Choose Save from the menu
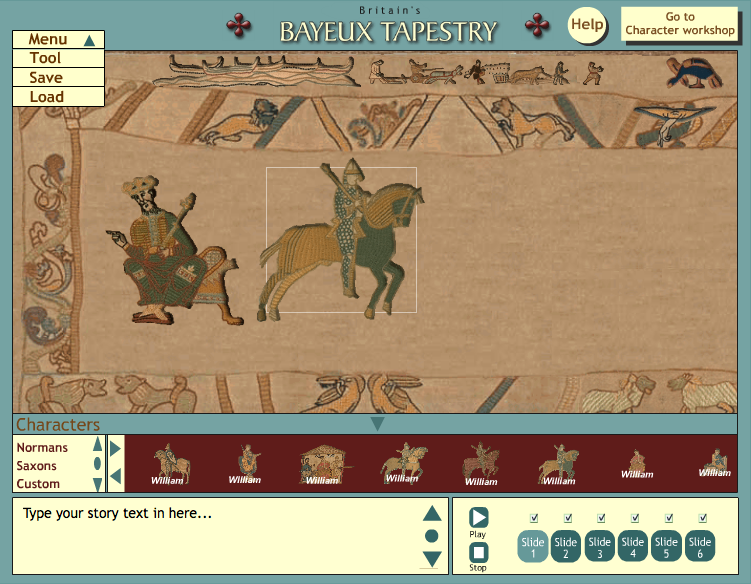Screen dimensions: 751x584 point(46,78)
